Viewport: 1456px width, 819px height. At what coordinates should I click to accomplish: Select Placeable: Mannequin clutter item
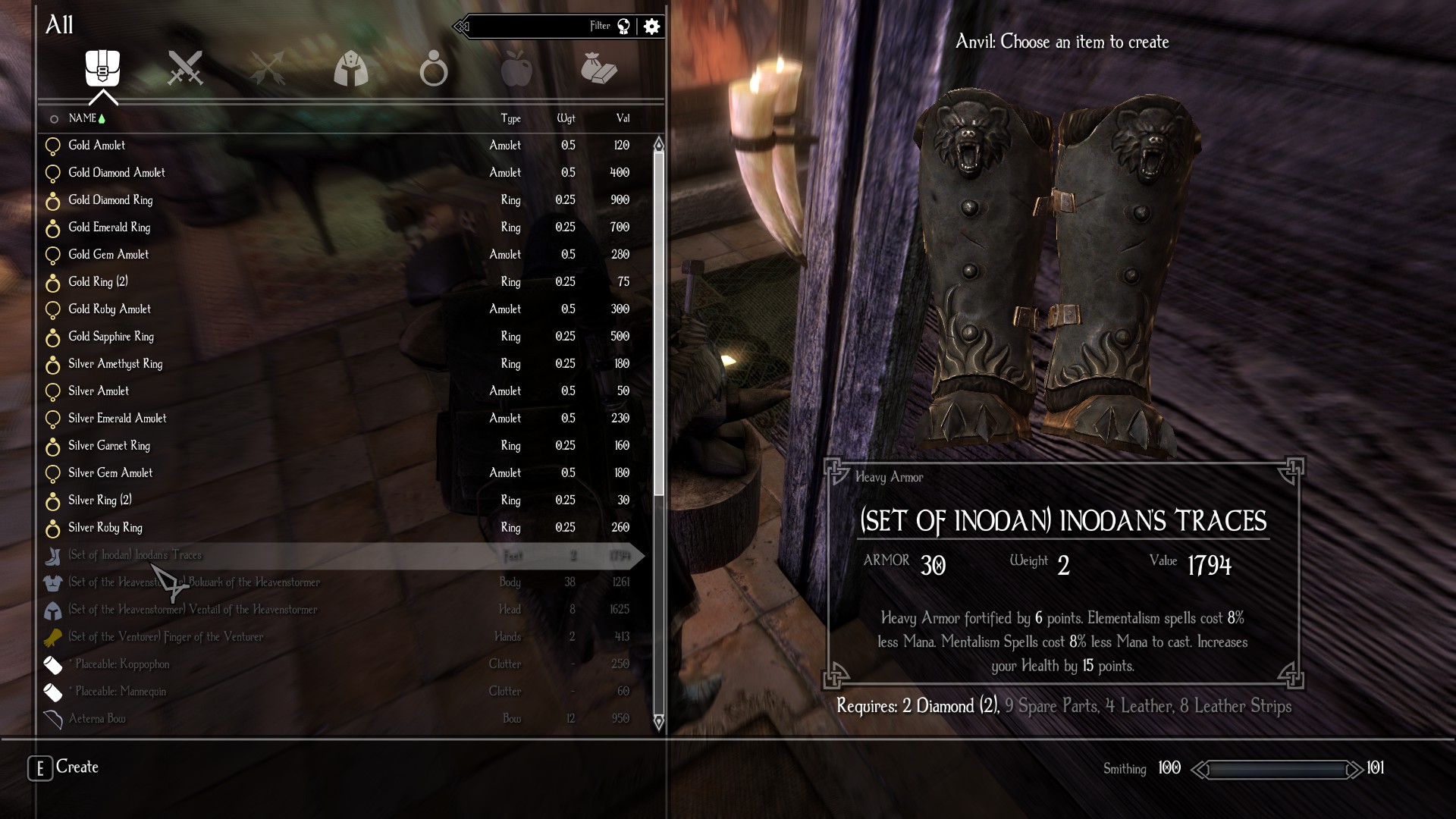pyautogui.click(x=121, y=692)
